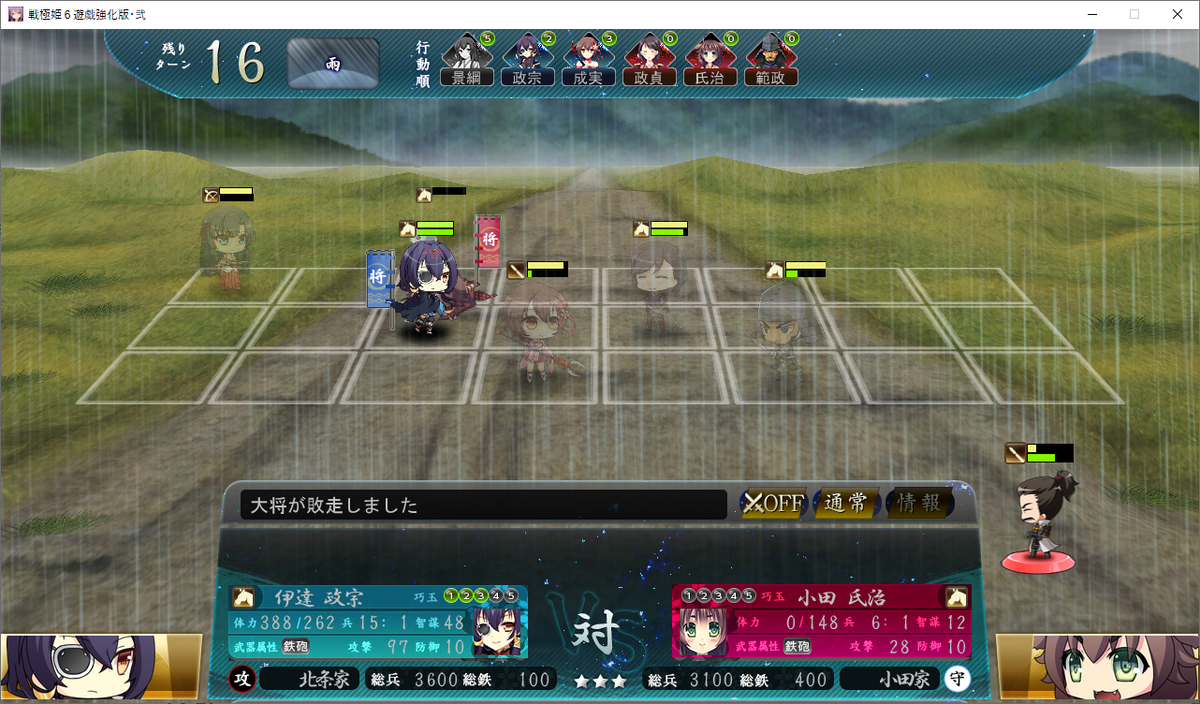The height and width of the screenshot is (704, 1200).
Task: Click the 小田 氏治 defender status panel
Action: click(820, 622)
